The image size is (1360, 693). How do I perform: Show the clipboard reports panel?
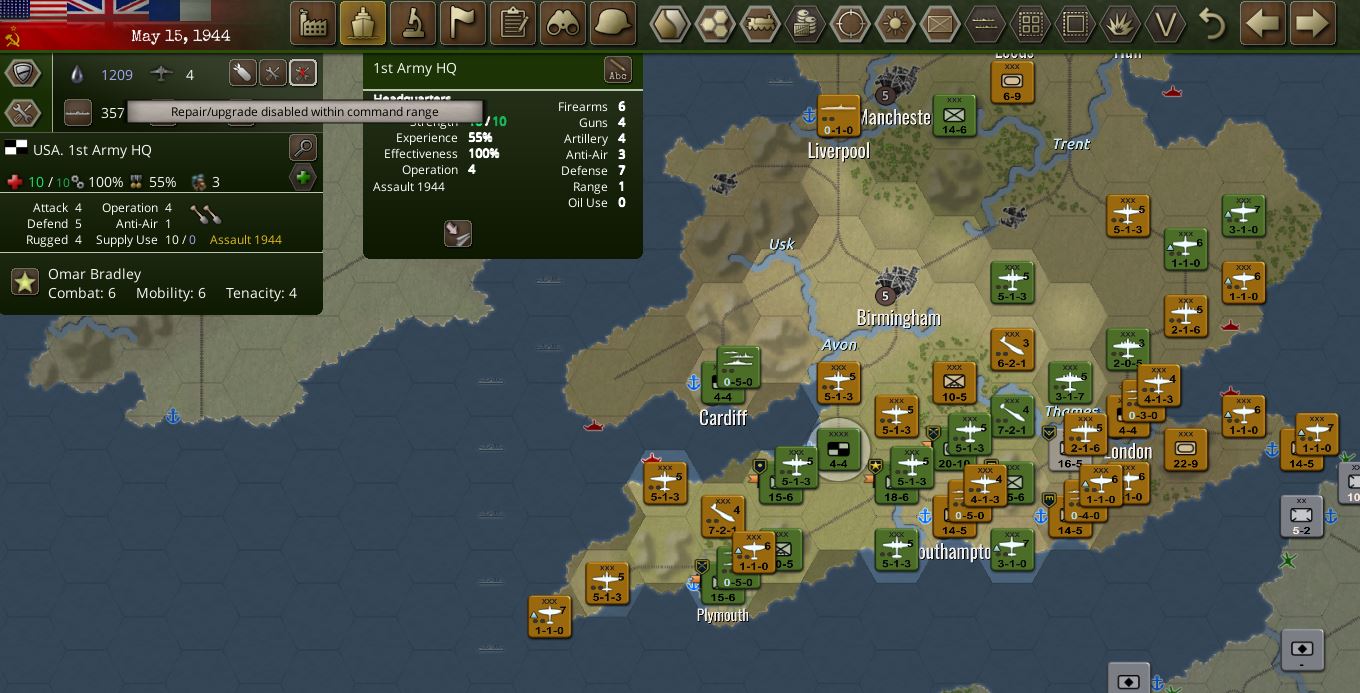pos(513,23)
